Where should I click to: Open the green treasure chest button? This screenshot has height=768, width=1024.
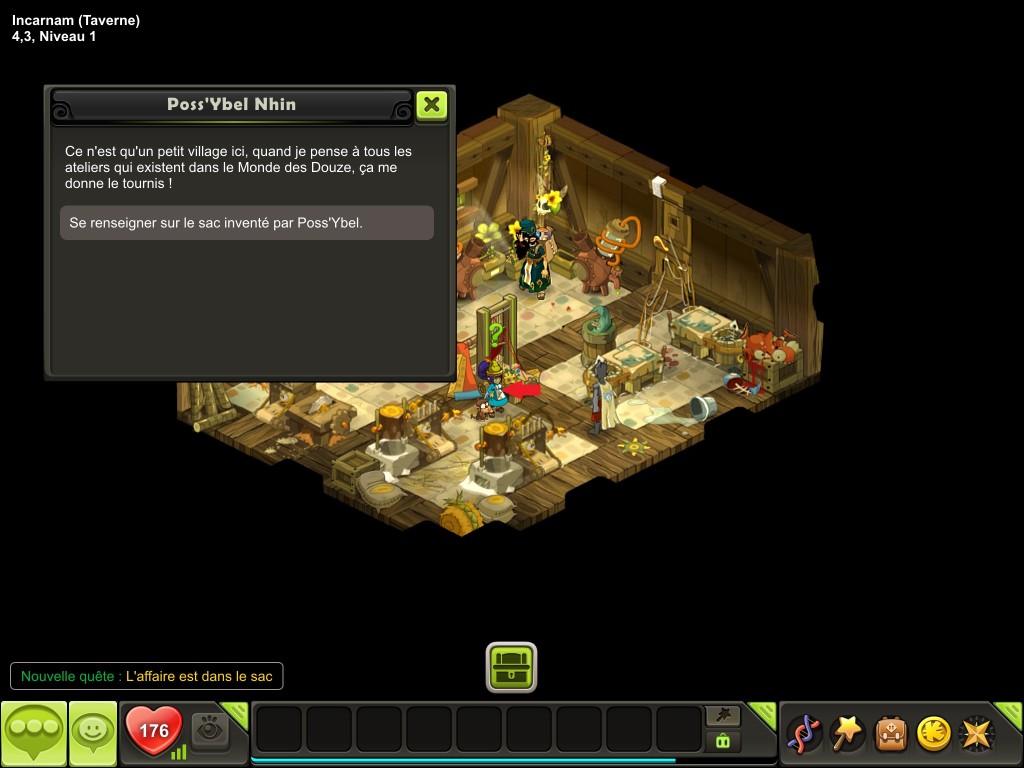512,666
